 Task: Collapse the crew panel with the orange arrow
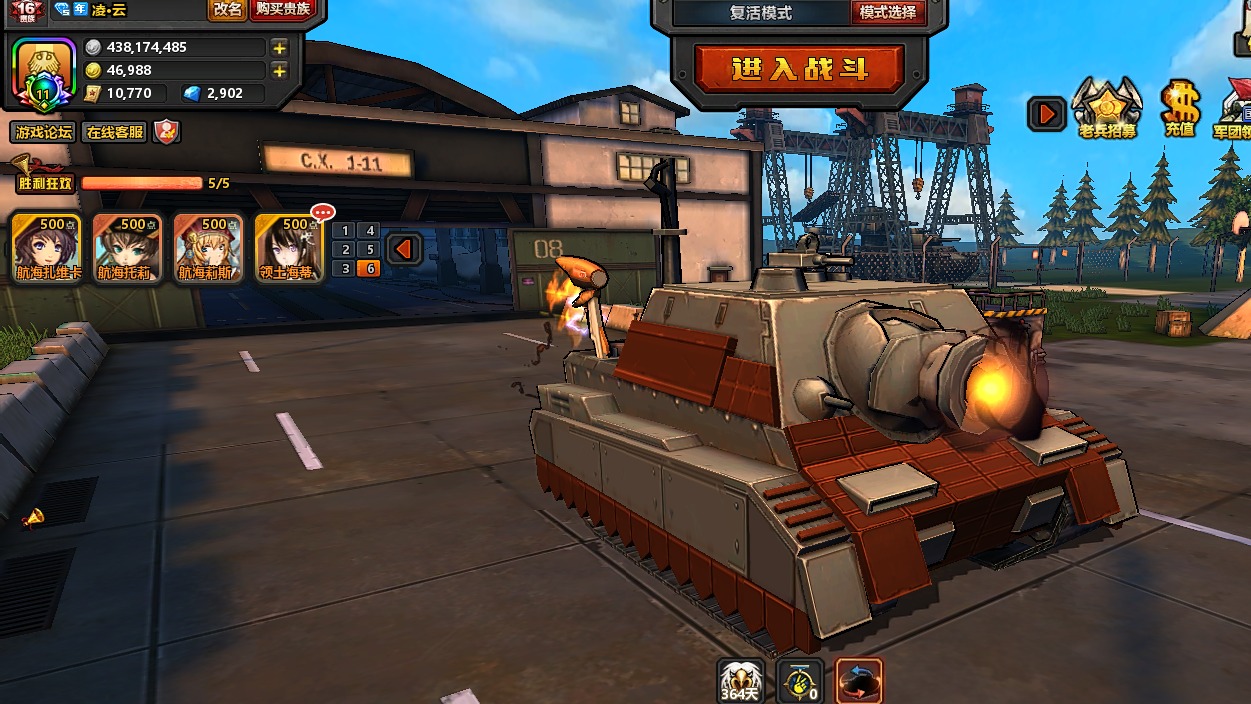coord(404,249)
